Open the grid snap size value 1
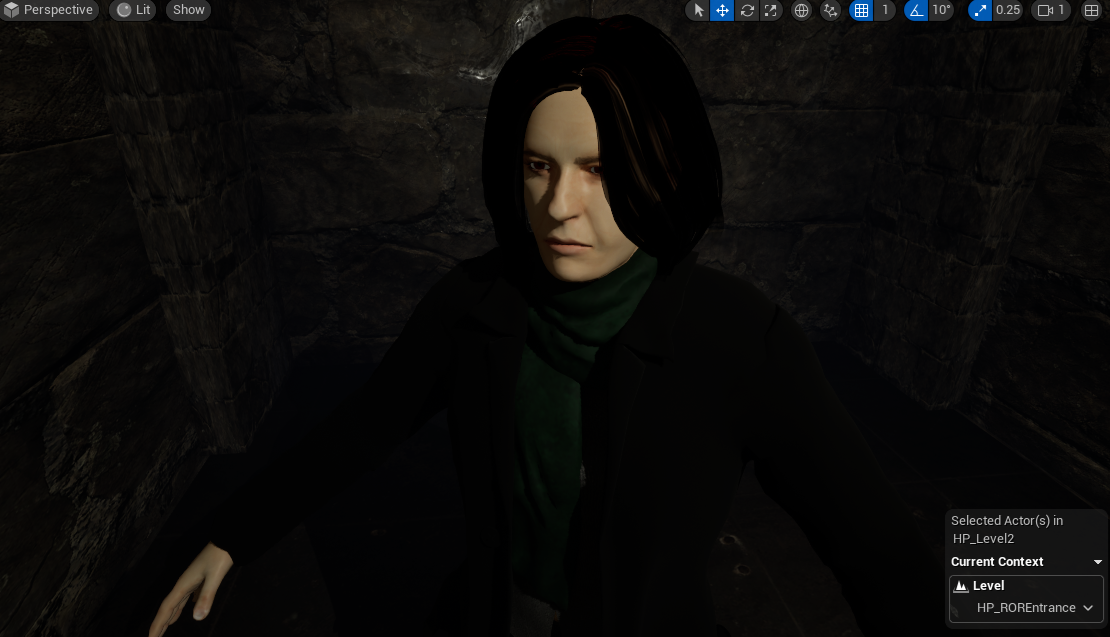Screen dimensions: 1110x637 (x=884, y=10)
